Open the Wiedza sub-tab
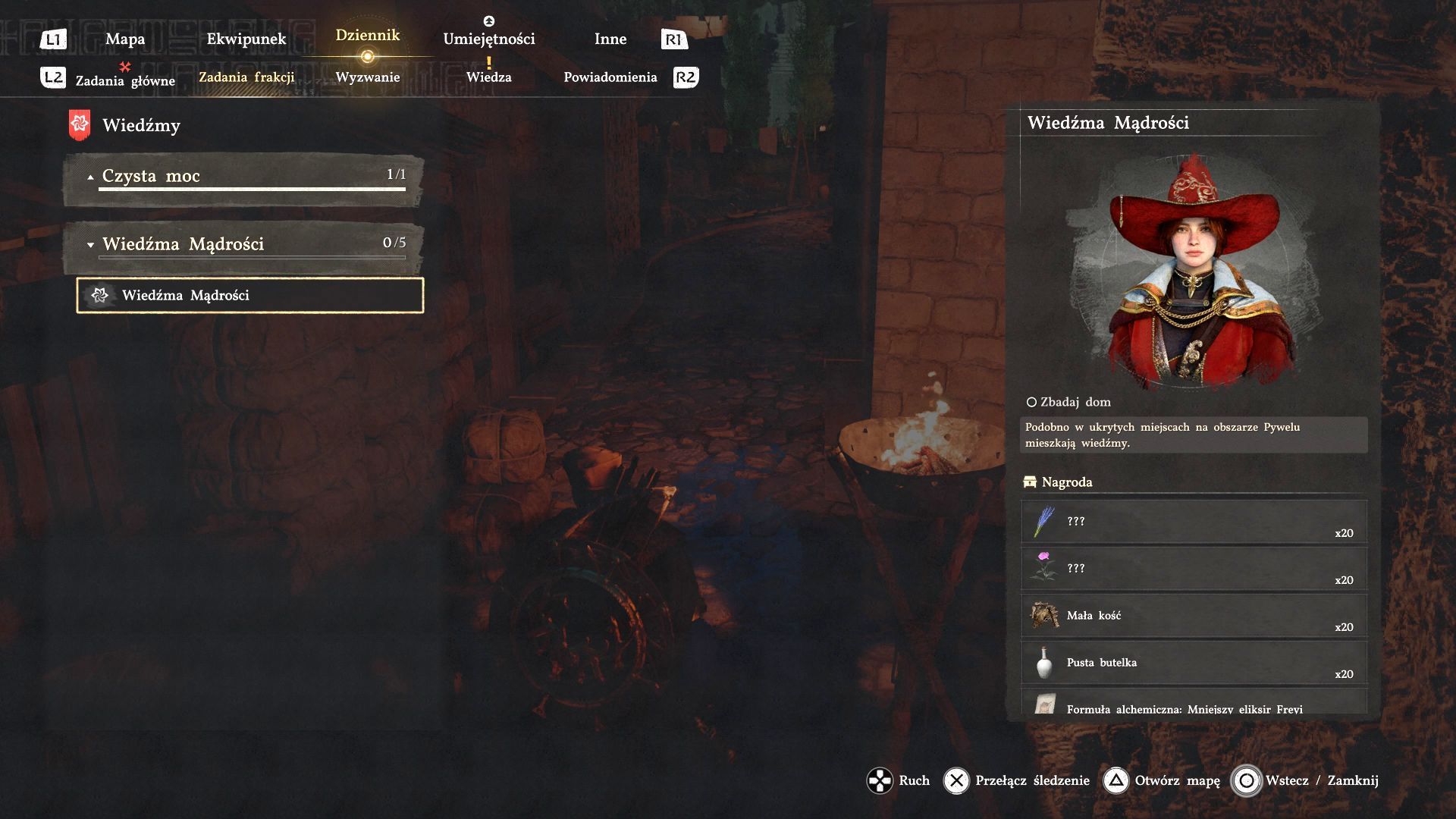The image size is (1456, 819). pos(489,77)
